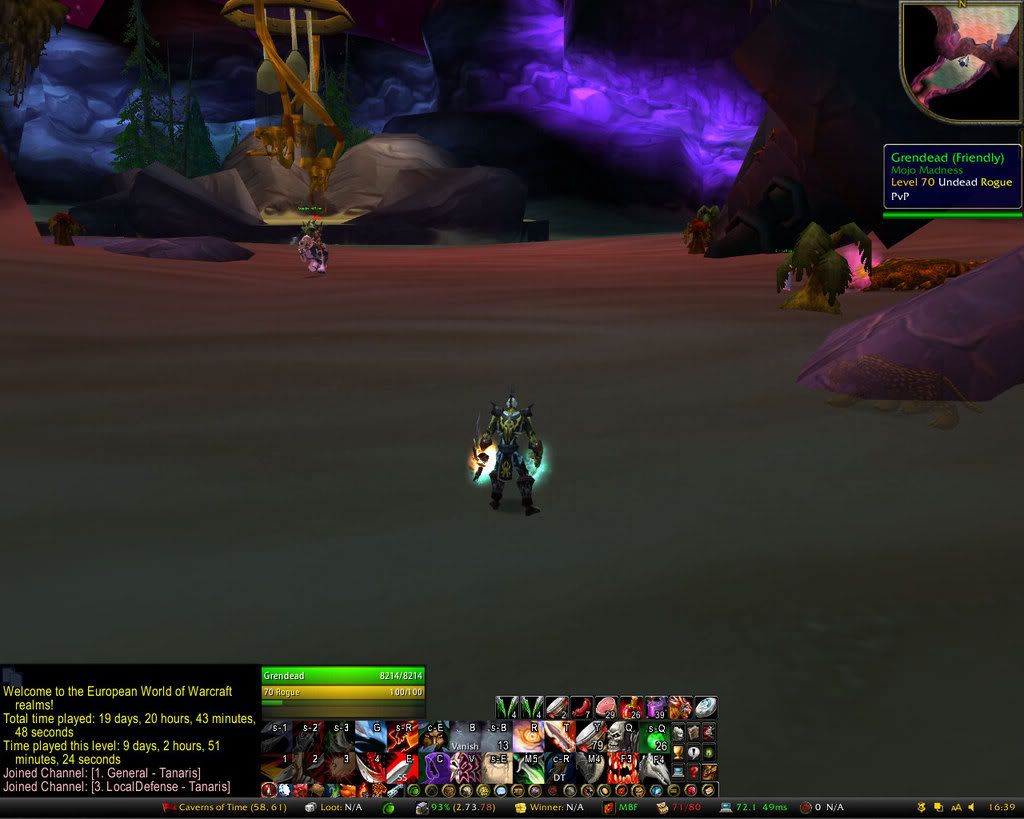This screenshot has height=819, width=1024.
Task: Activate the swirl ability bound to R
Action: pyautogui.click(x=529, y=738)
